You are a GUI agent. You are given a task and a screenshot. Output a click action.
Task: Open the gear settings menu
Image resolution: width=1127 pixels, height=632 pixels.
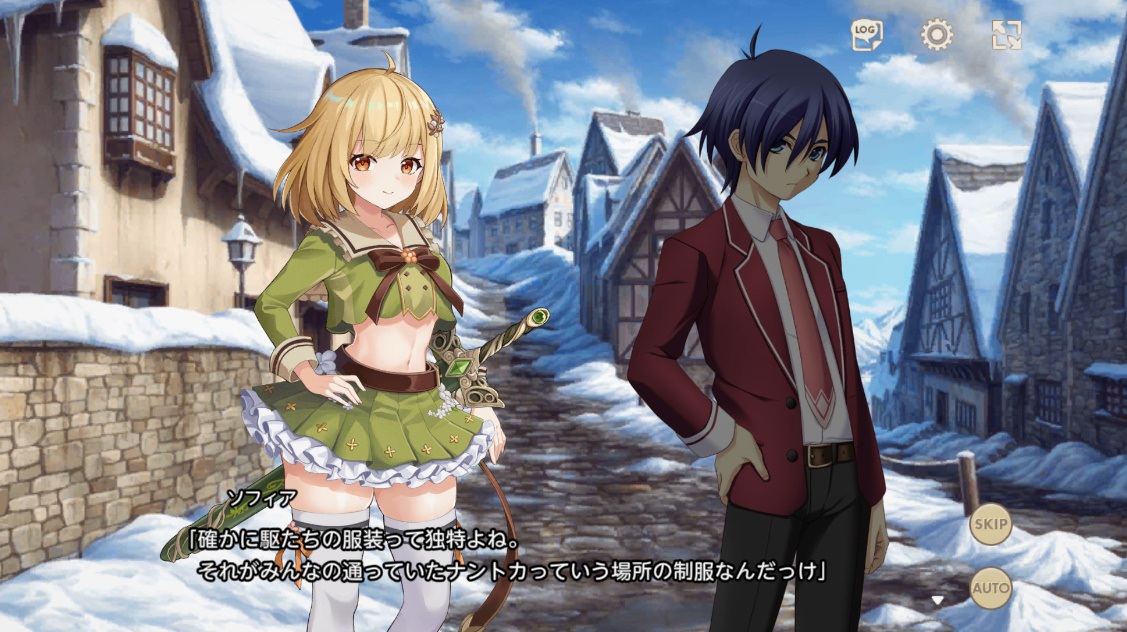[x=936, y=36]
